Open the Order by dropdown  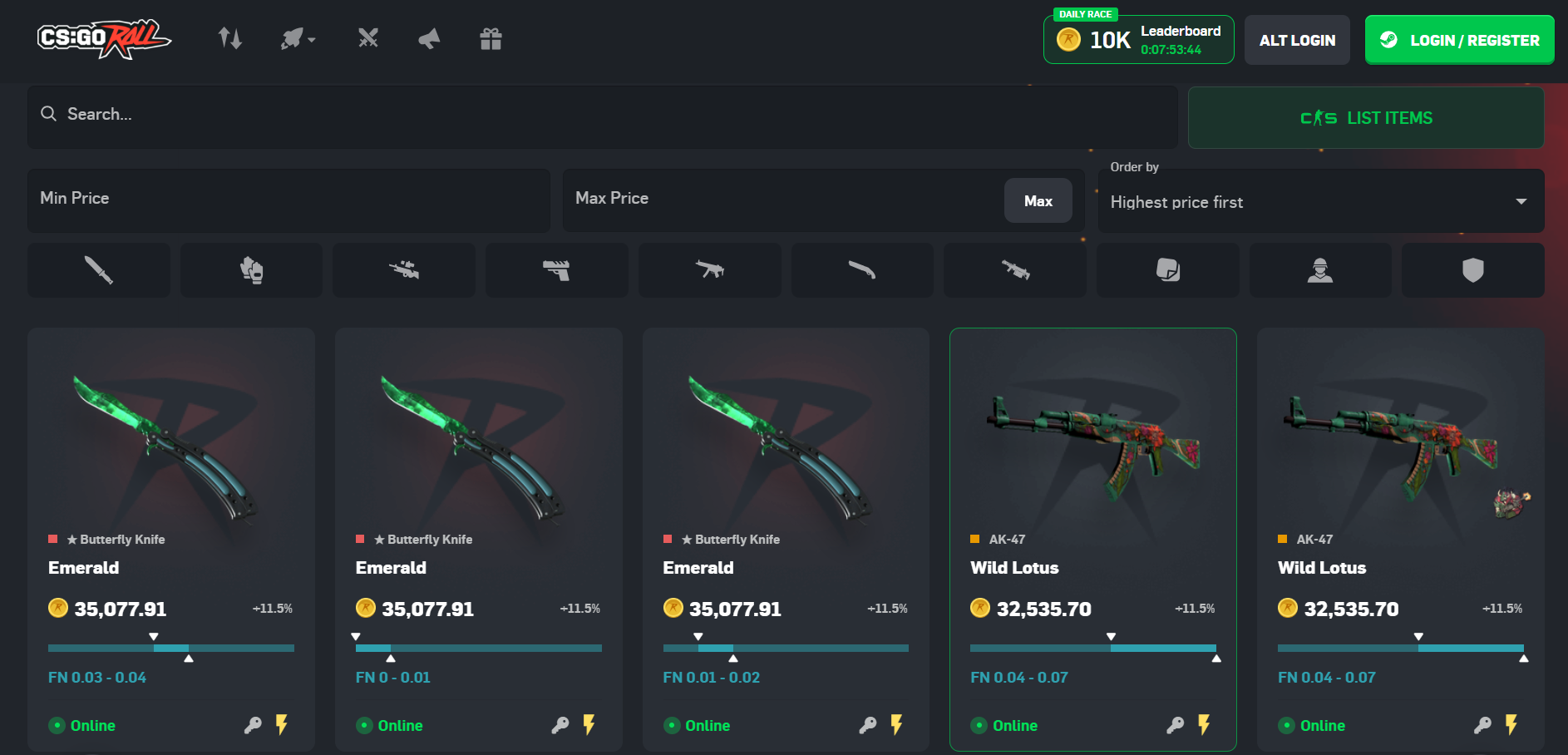1320,202
